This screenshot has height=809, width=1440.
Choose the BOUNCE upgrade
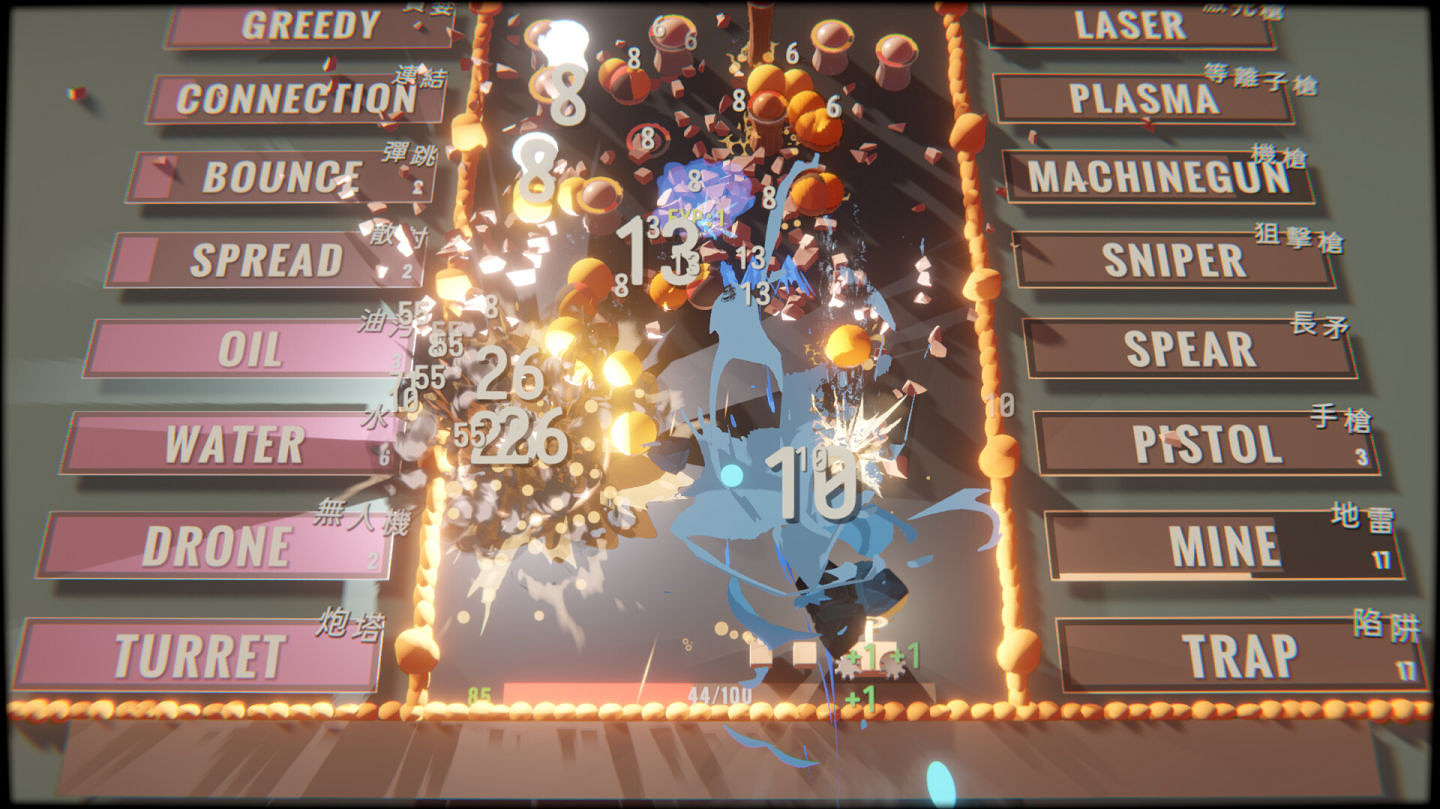277,176
